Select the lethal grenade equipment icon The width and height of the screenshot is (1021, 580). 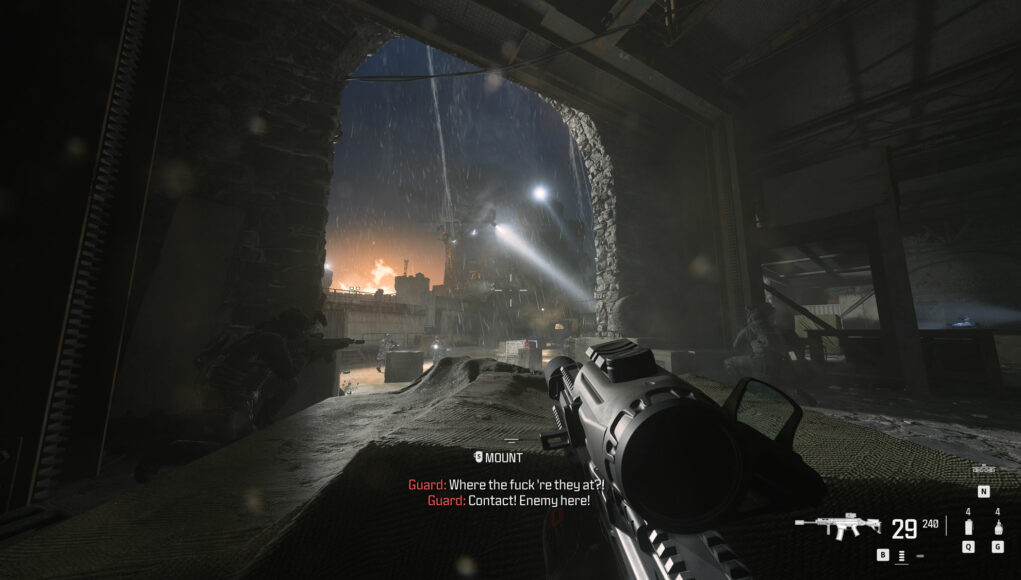tap(998, 526)
